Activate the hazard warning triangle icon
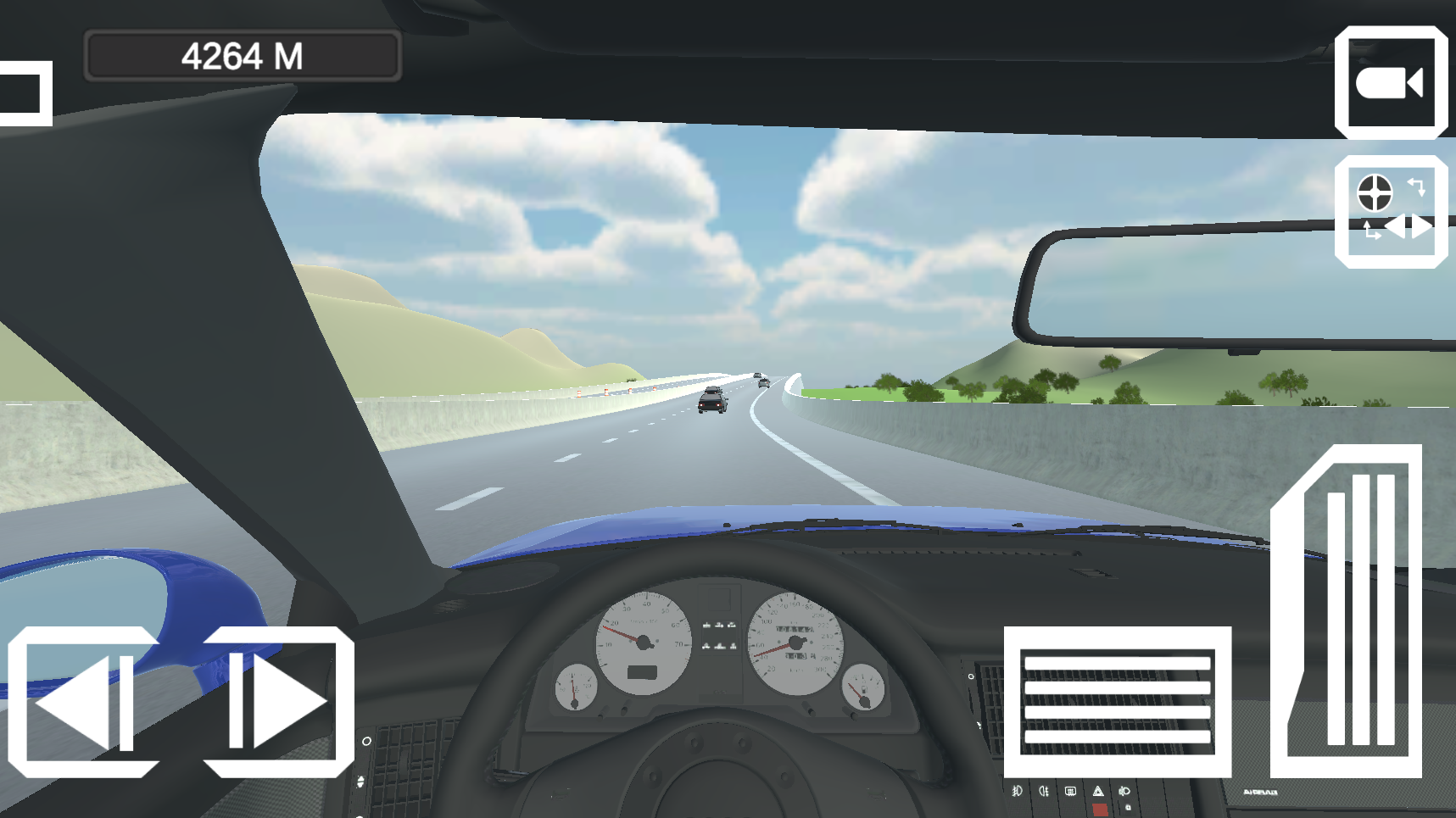The height and width of the screenshot is (818, 1456). 1099,792
